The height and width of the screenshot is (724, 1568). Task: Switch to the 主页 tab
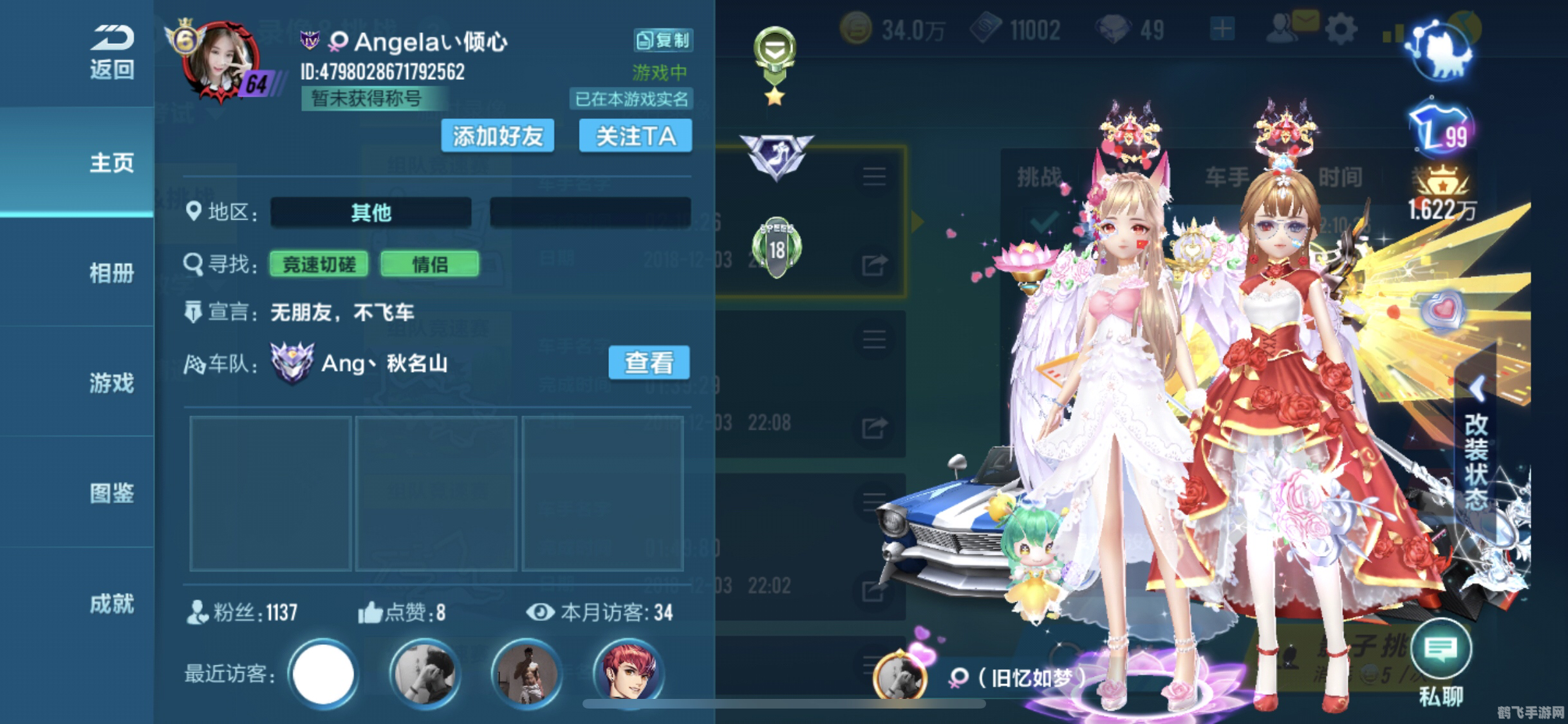111,162
